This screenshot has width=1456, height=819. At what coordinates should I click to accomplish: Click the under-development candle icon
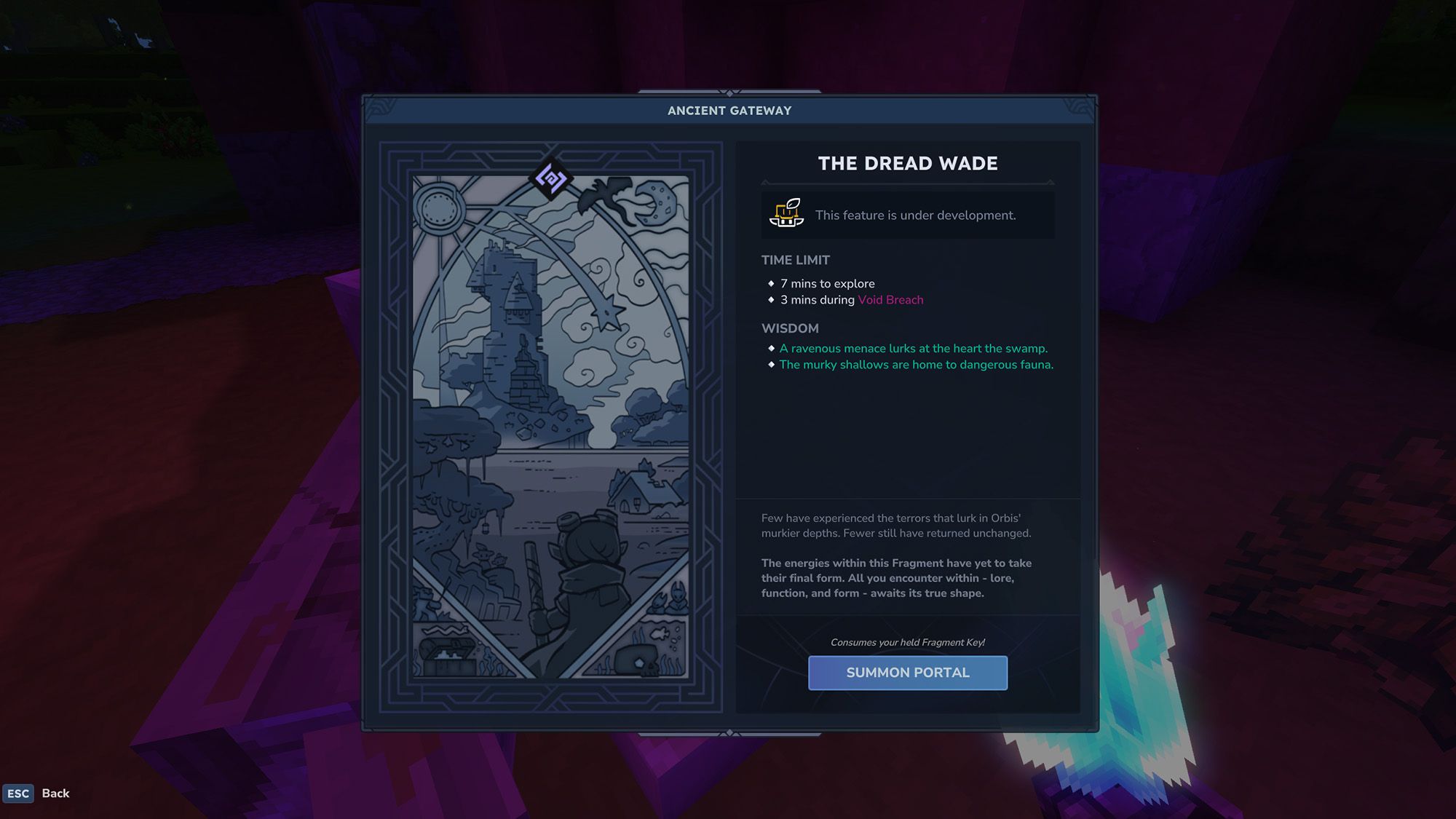pos(787,214)
